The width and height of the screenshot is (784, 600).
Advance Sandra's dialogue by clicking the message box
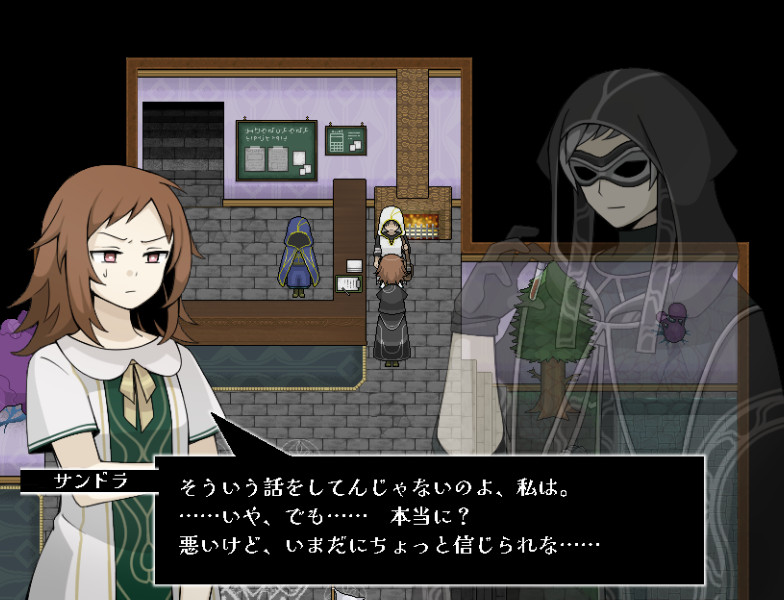[430, 518]
